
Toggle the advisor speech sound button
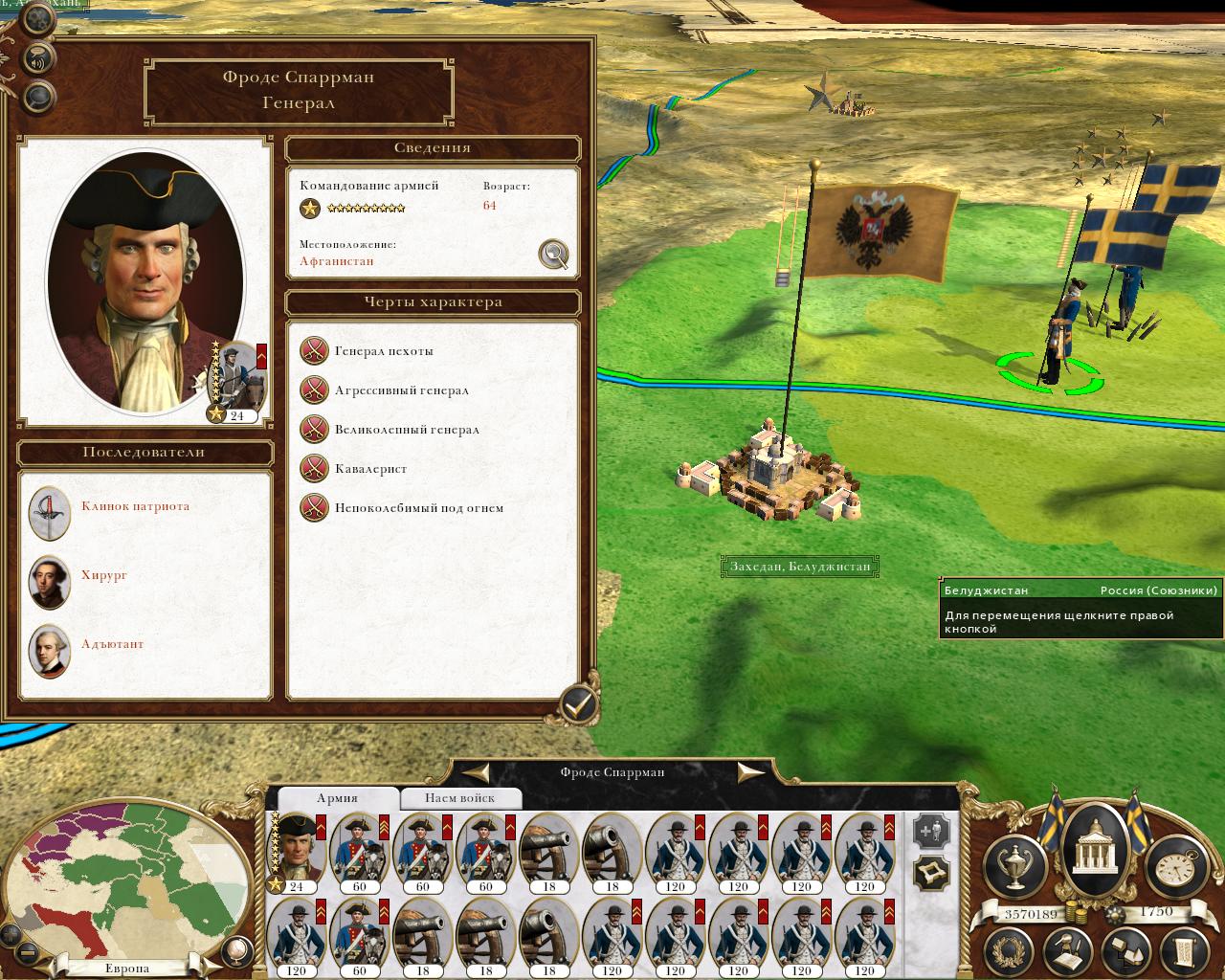coord(38,58)
